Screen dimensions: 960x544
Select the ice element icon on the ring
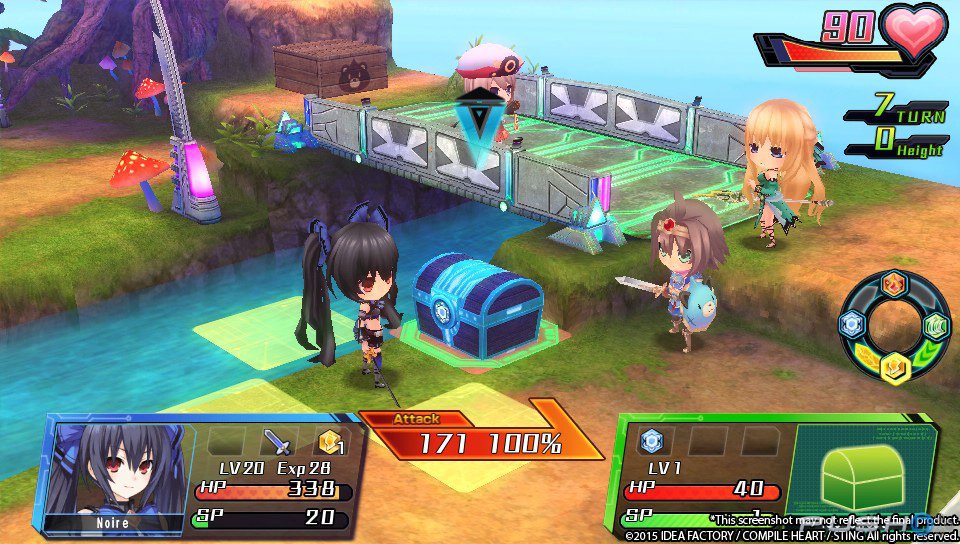(x=852, y=324)
